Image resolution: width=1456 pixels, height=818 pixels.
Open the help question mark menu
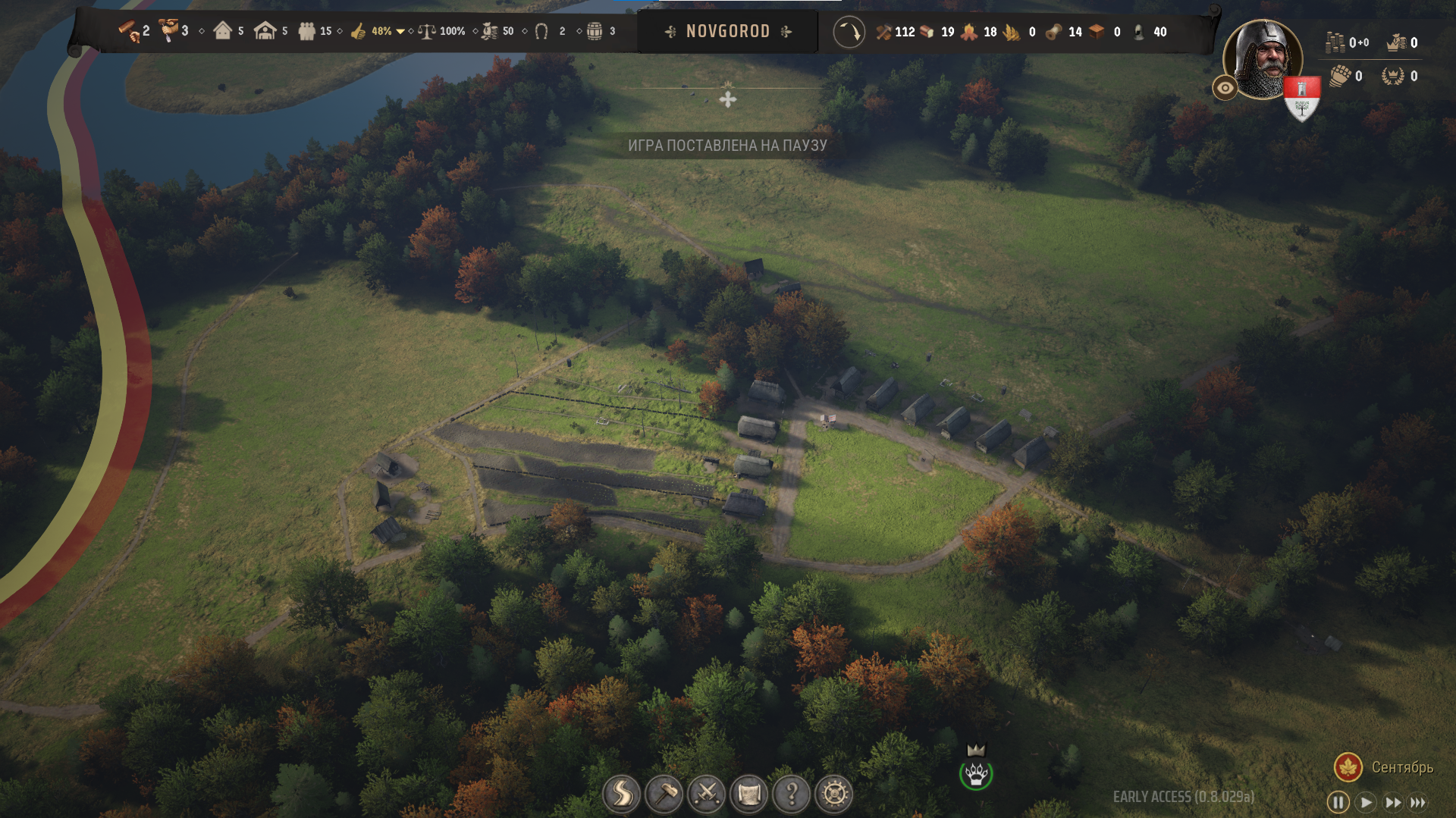[x=791, y=794]
